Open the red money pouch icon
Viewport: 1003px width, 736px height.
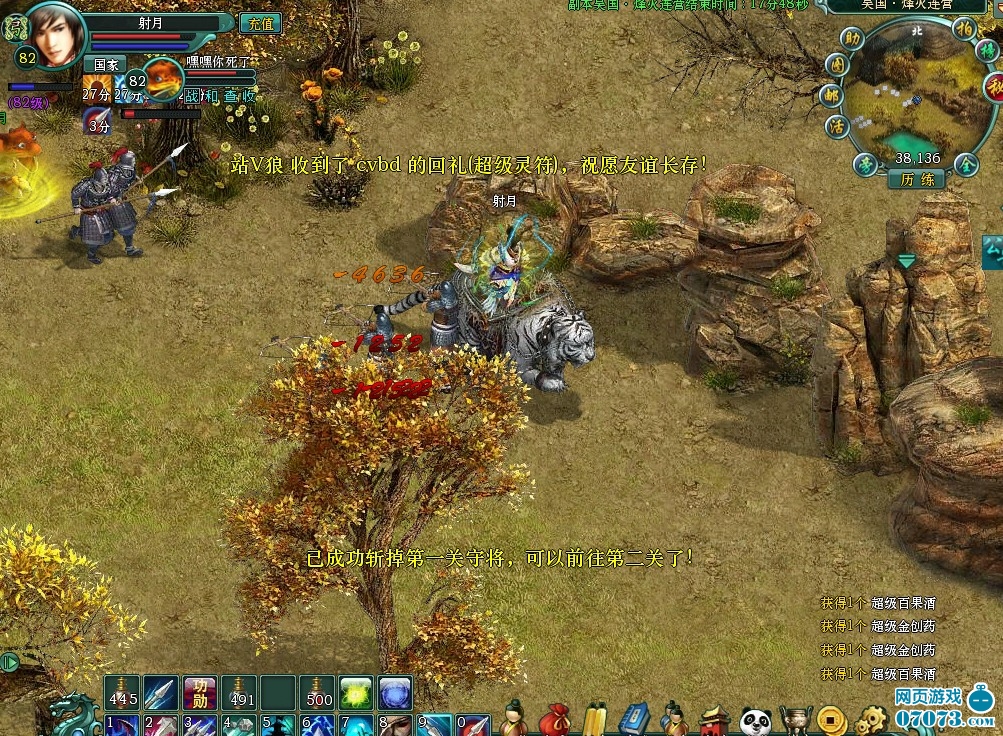(554, 720)
